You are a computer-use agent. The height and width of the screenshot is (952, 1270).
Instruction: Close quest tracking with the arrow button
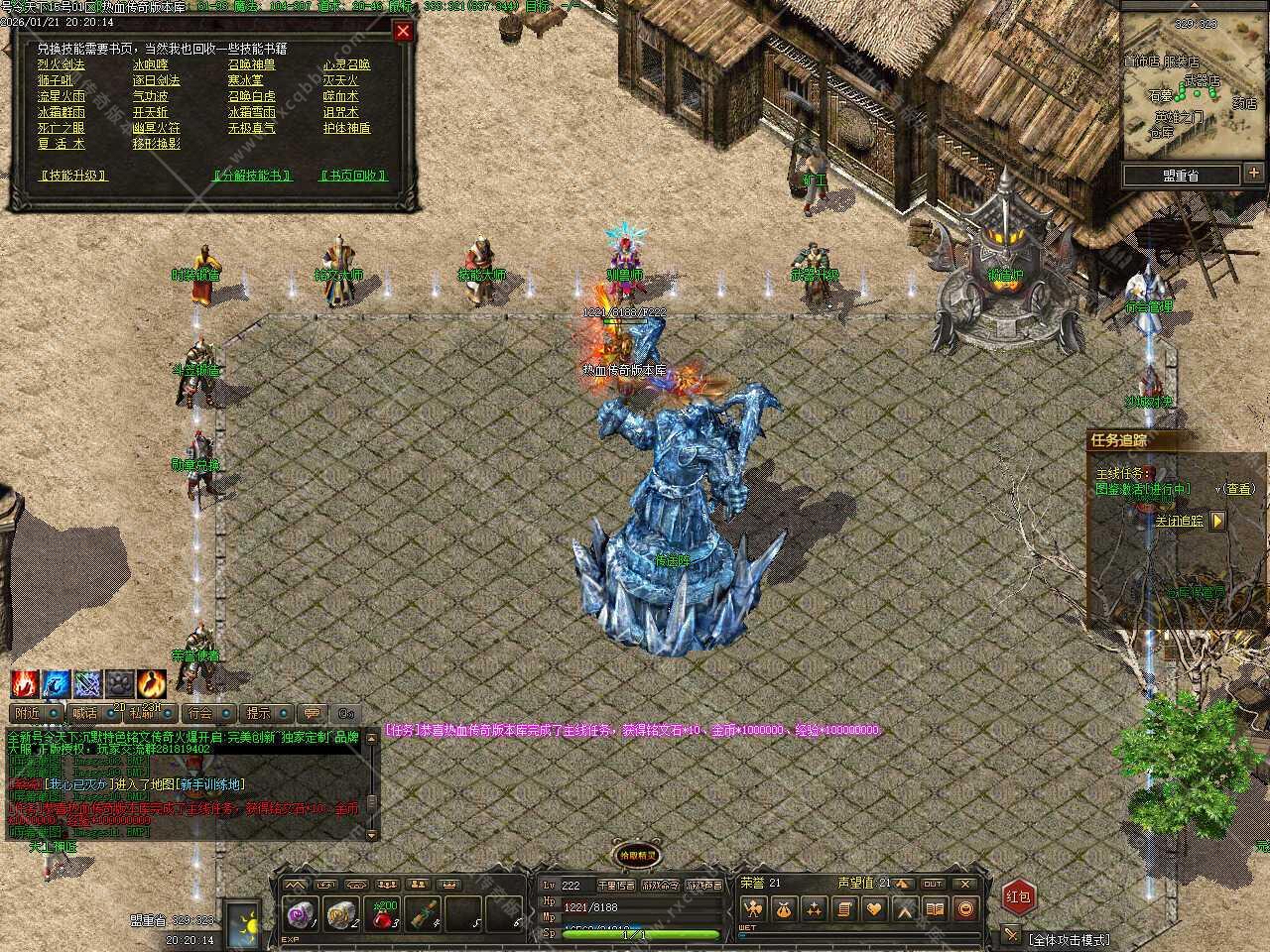[1218, 521]
